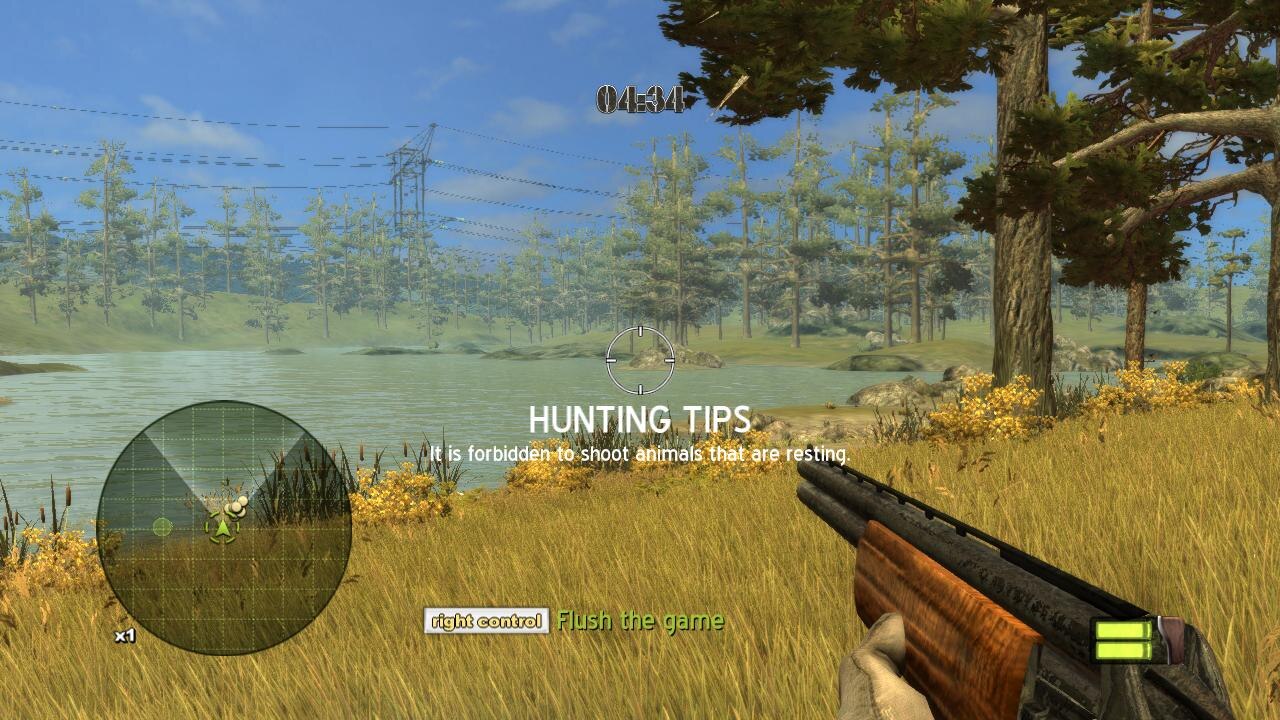Screen dimensions: 1280x720
Task: Select the bottom shotgun shell in the ammo indicator
Action: point(1123,651)
